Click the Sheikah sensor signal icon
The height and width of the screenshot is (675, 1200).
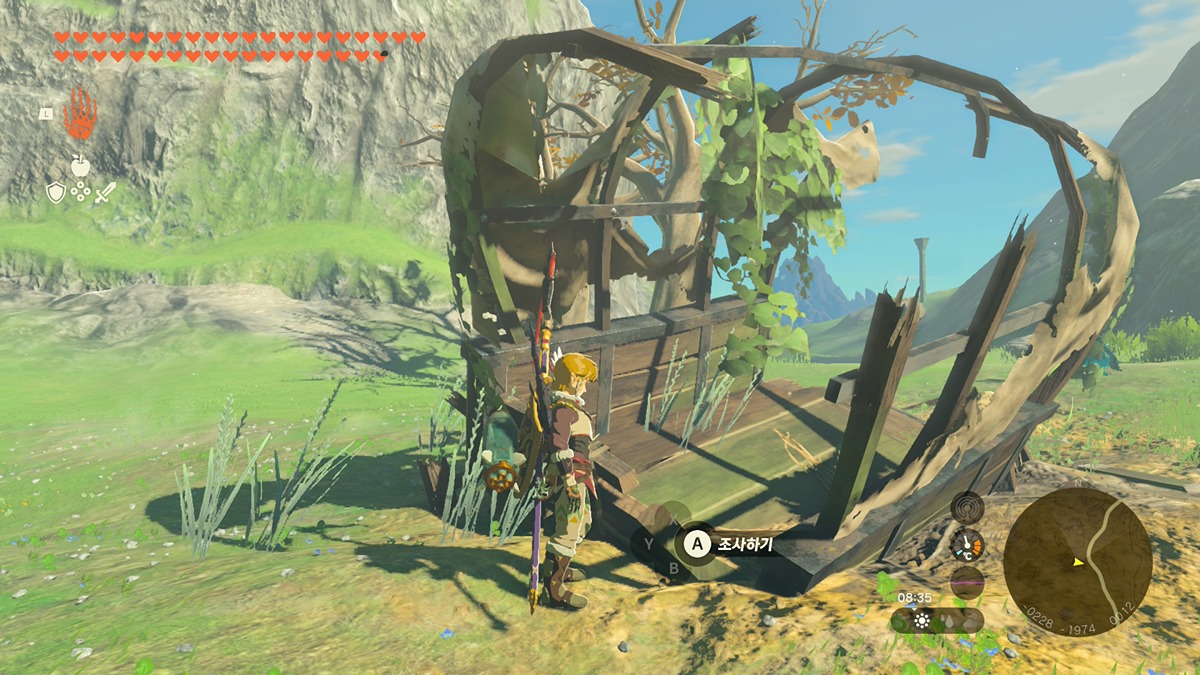coord(967,509)
